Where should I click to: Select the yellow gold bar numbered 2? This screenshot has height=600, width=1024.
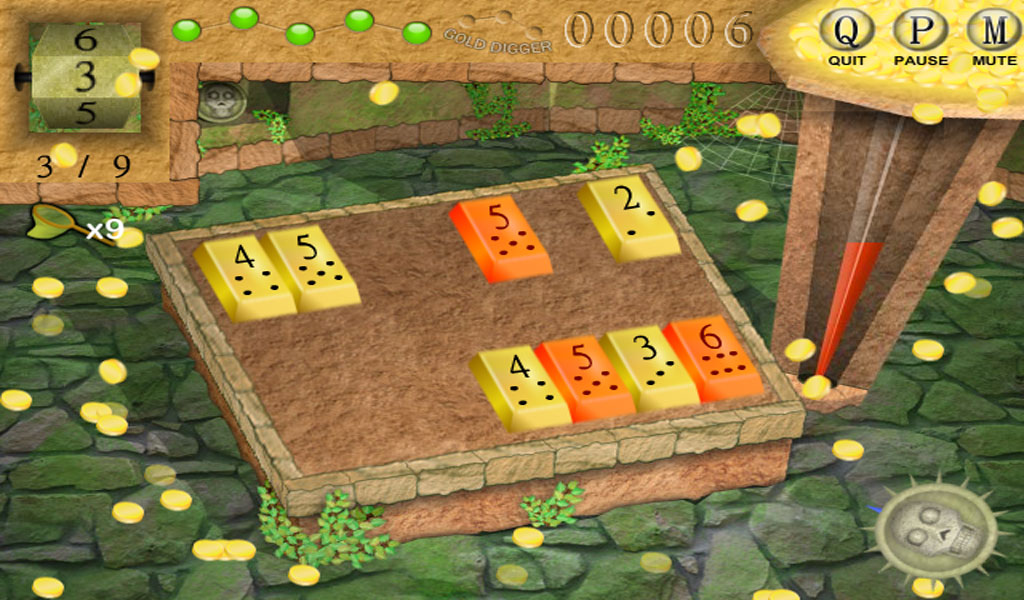click(x=629, y=217)
